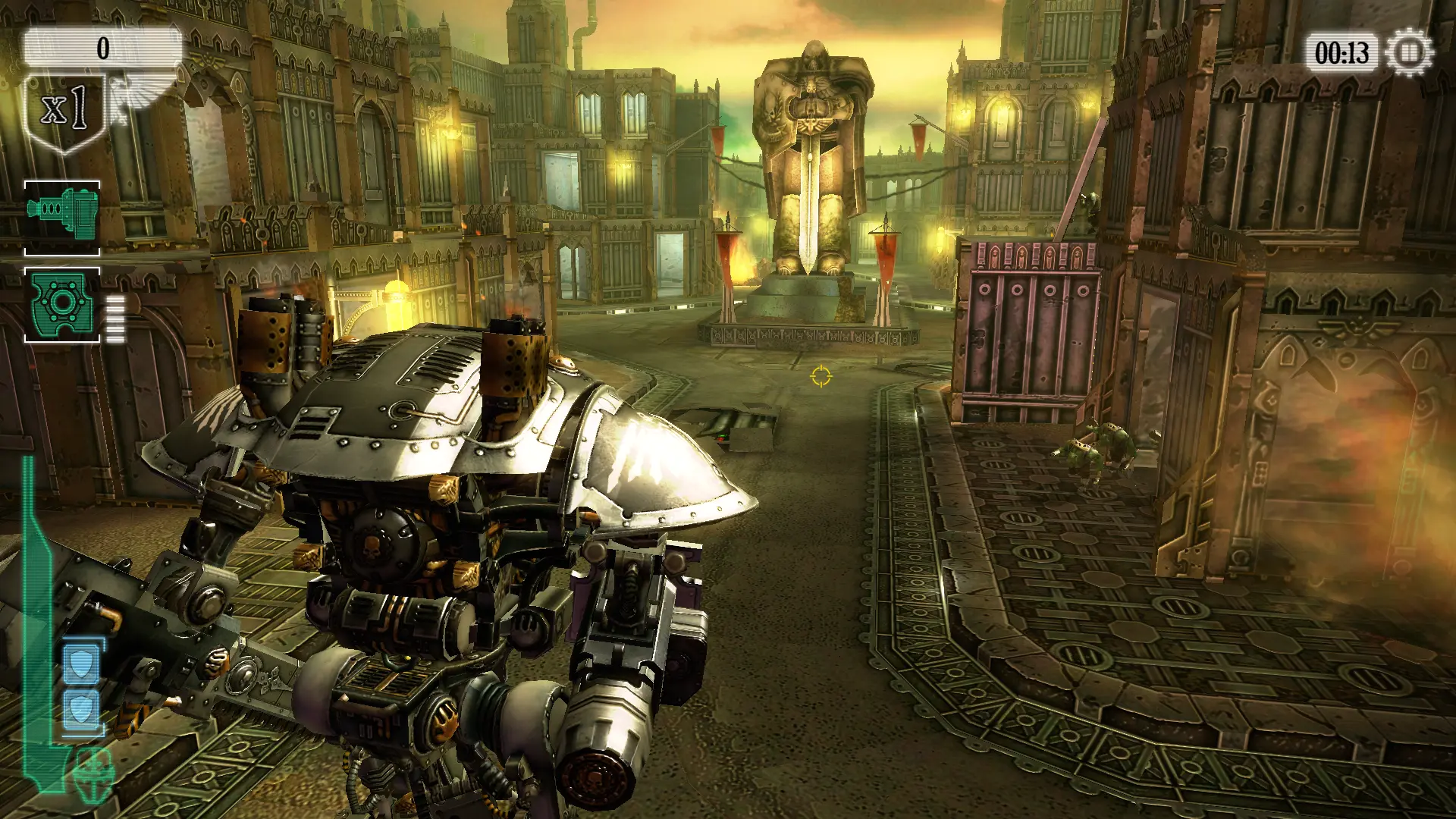The image size is (1456, 819).
Task: Pause the game with the gear button
Action: pyautogui.click(x=1409, y=53)
